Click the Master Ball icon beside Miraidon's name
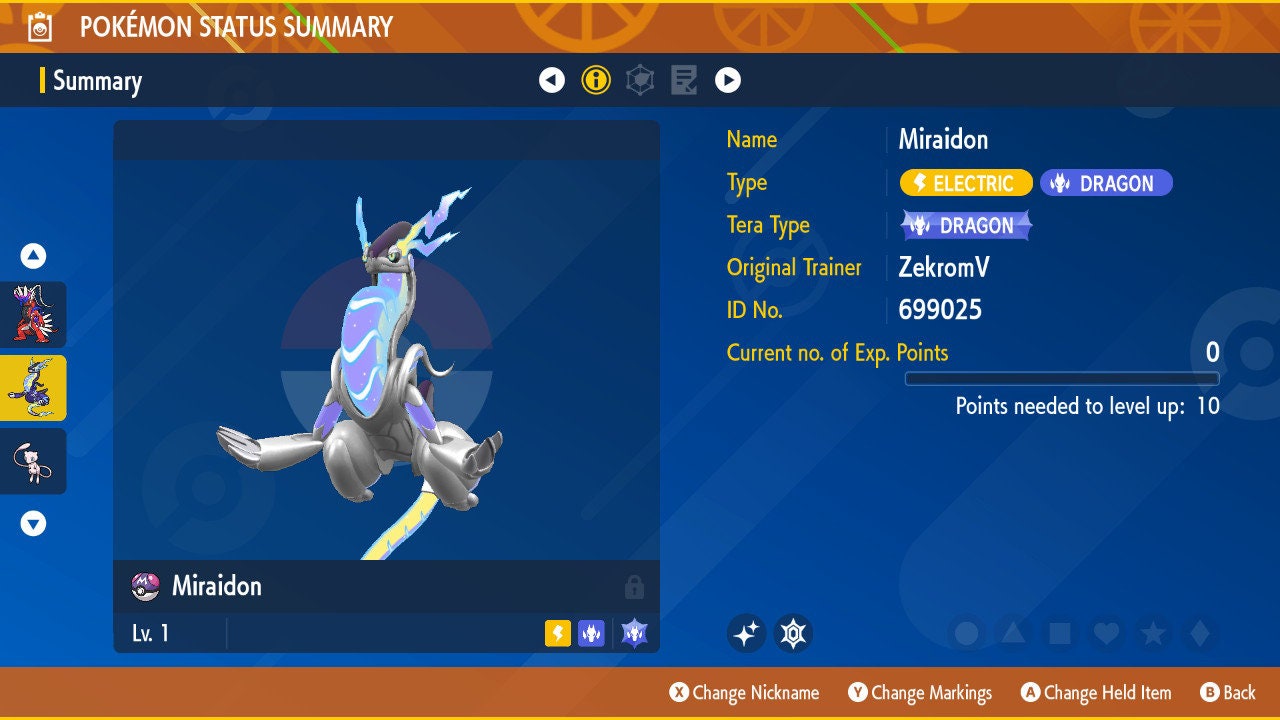 141,587
